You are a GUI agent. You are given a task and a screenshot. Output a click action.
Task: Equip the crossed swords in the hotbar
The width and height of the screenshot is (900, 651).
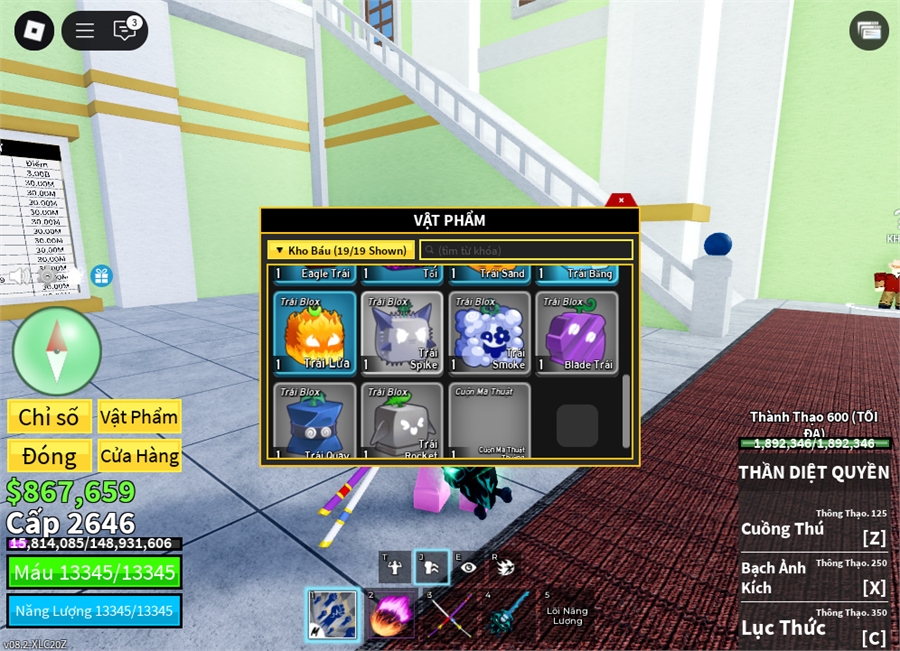click(449, 612)
